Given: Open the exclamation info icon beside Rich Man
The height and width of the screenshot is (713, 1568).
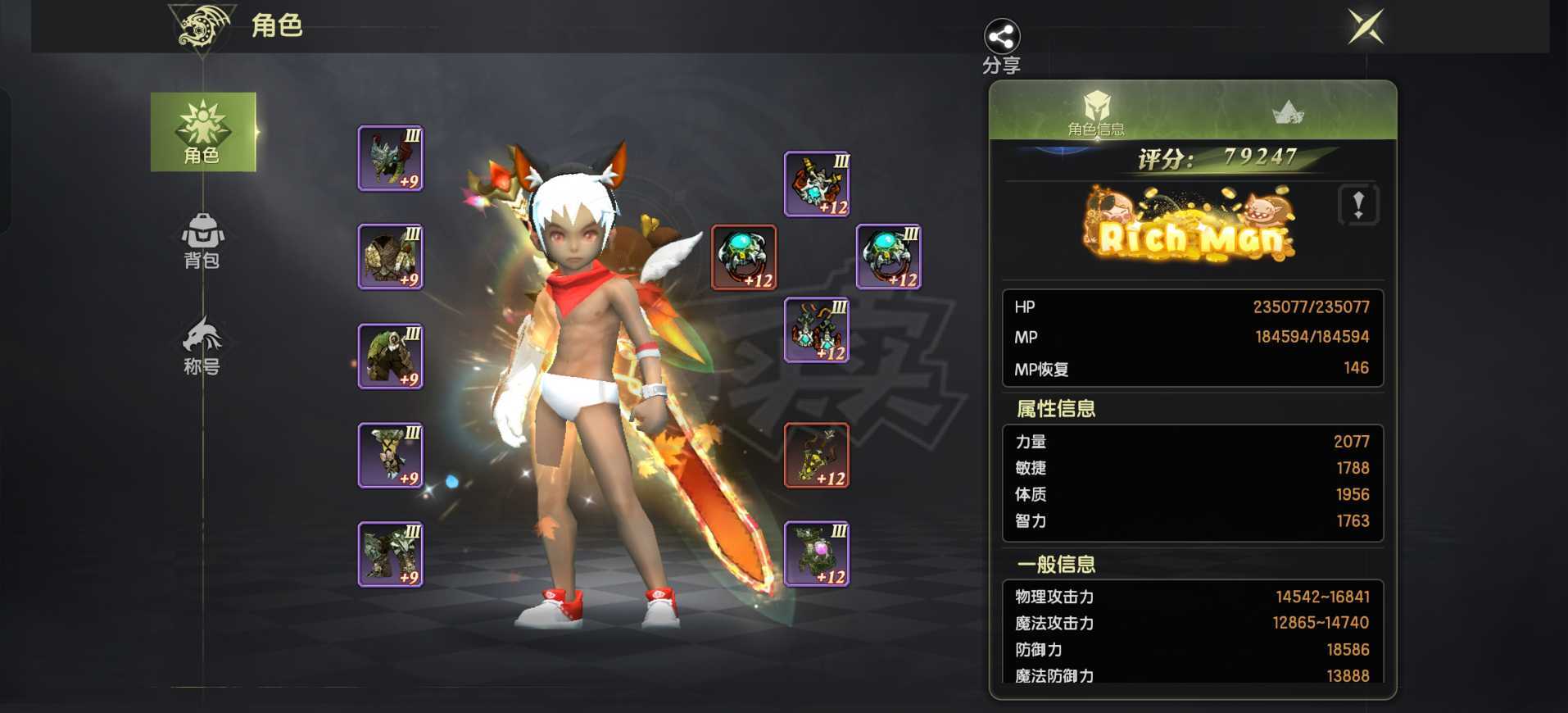Looking at the screenshot, I should click(1359, 207).
